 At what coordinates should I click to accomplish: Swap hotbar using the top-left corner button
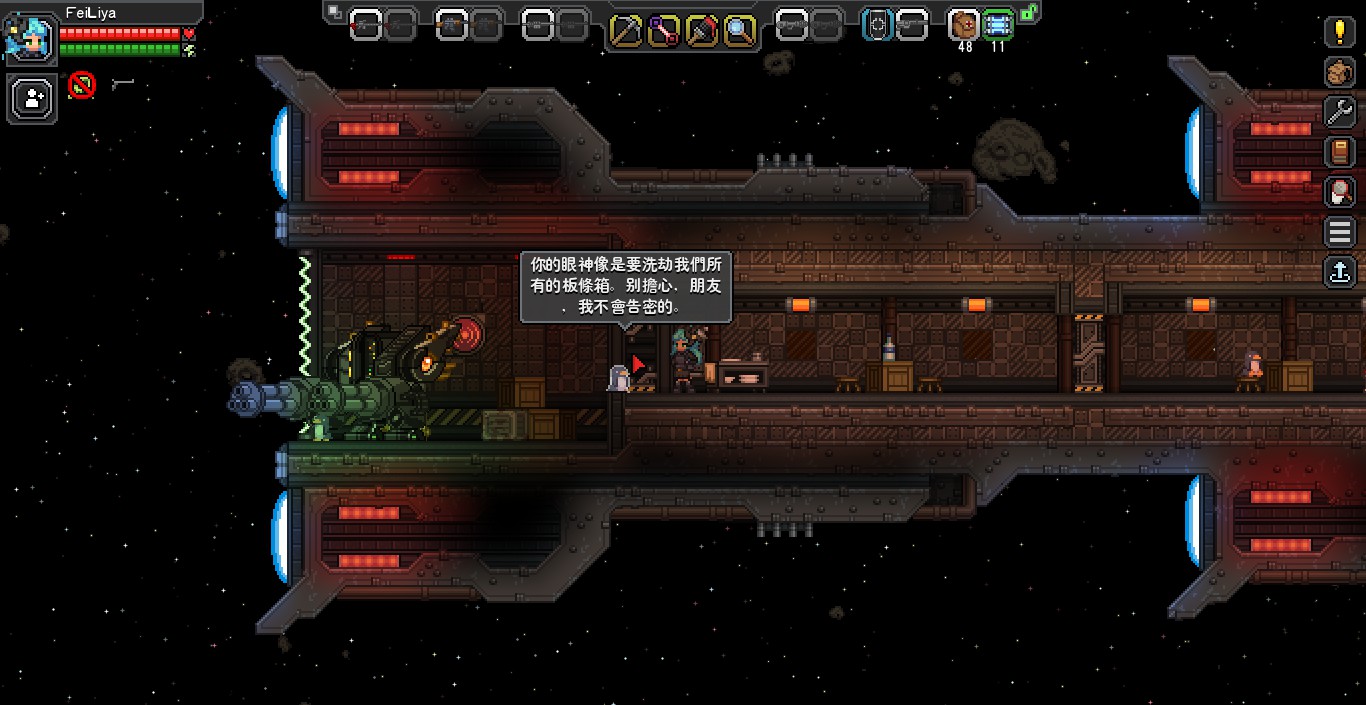[333, 12]
